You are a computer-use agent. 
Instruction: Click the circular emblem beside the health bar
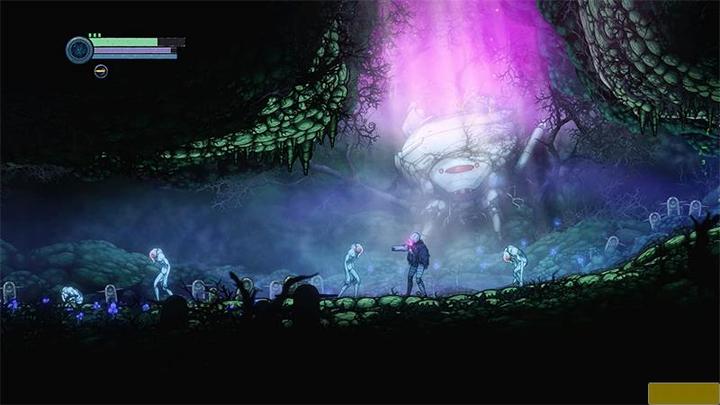tap(79, 49)
